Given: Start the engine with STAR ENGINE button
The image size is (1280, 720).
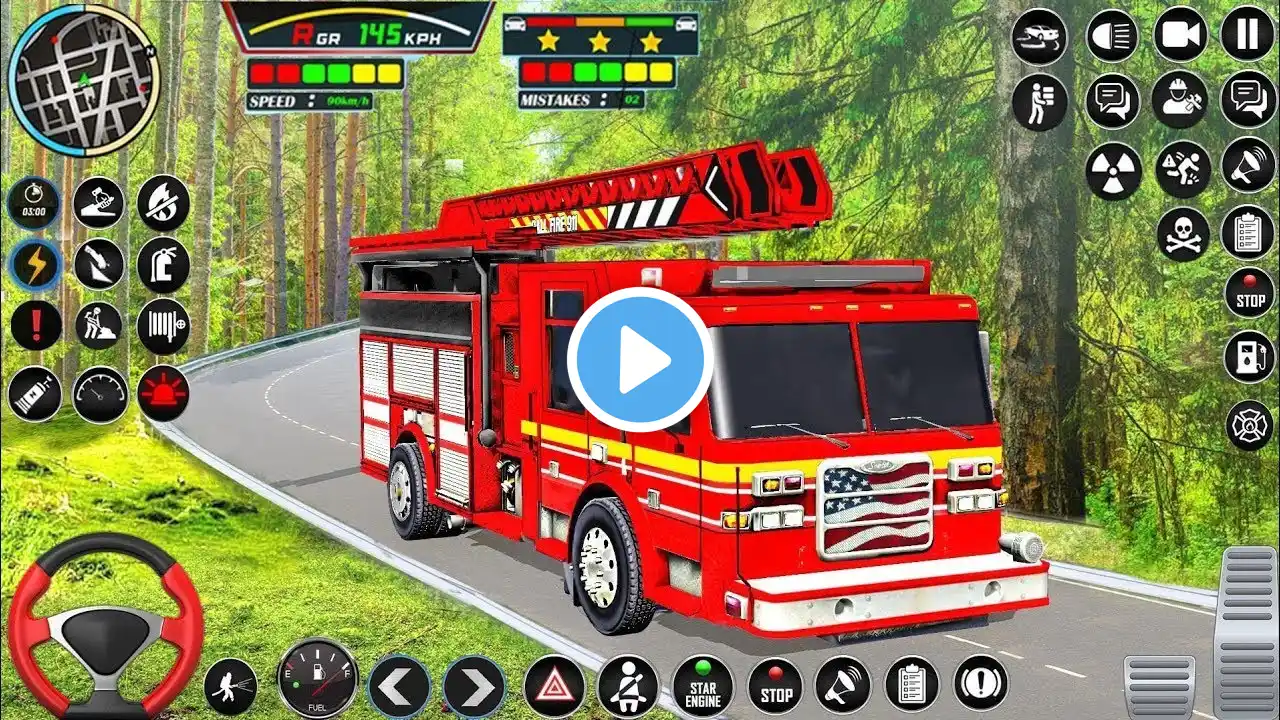Looking at the screenshot, I should pyautogui.click(x=702, y=686).
